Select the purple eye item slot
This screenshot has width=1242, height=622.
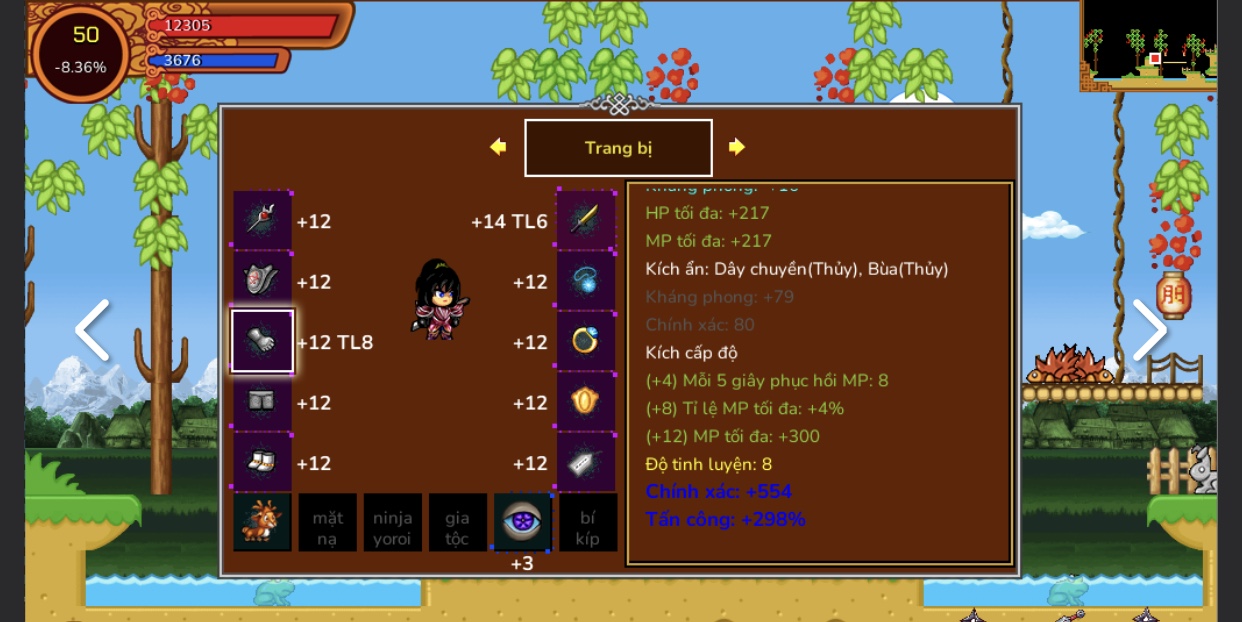click(x=522, y=522)
